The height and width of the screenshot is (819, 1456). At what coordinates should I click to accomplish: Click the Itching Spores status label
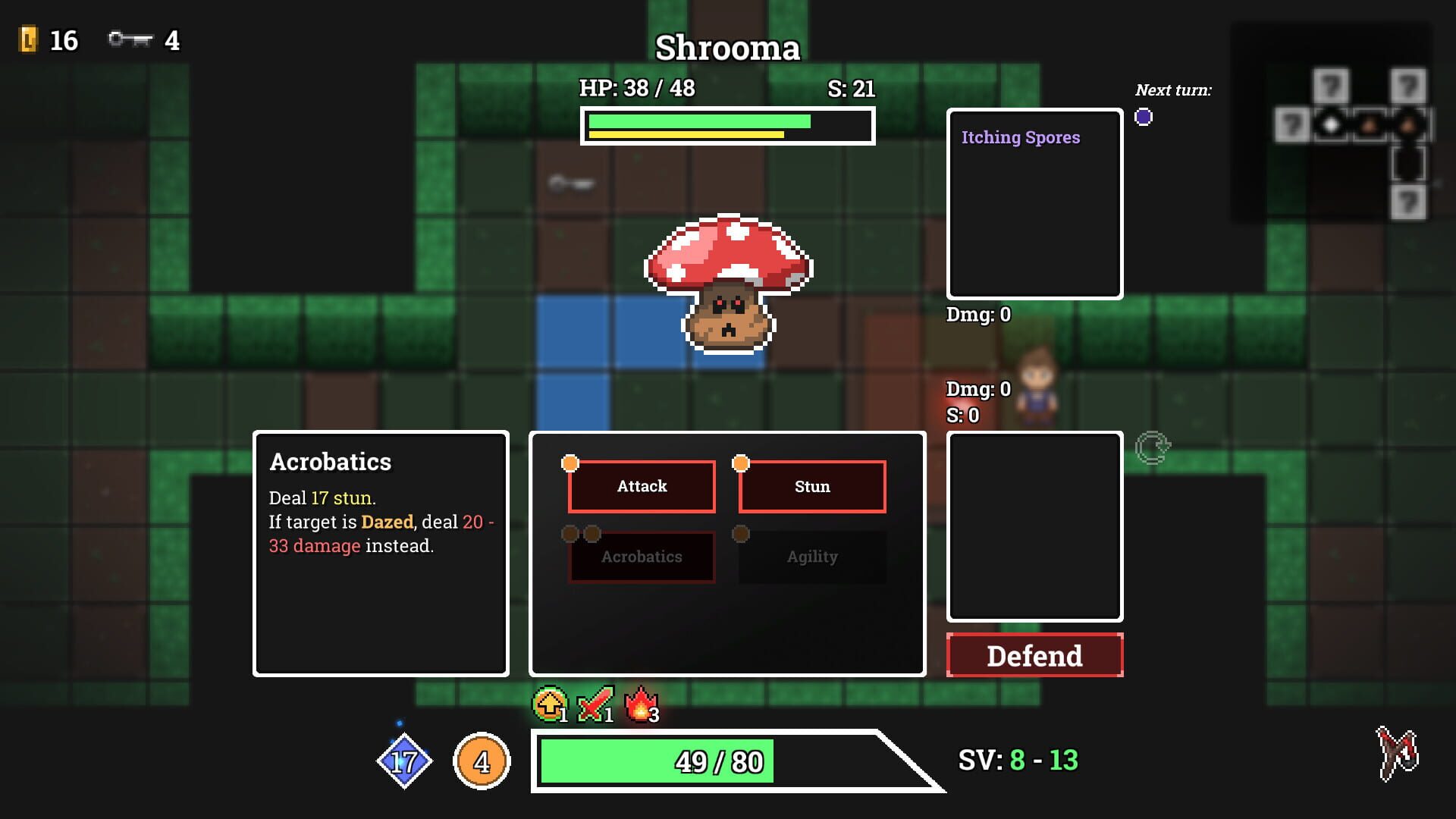[x=1020, y=137]
